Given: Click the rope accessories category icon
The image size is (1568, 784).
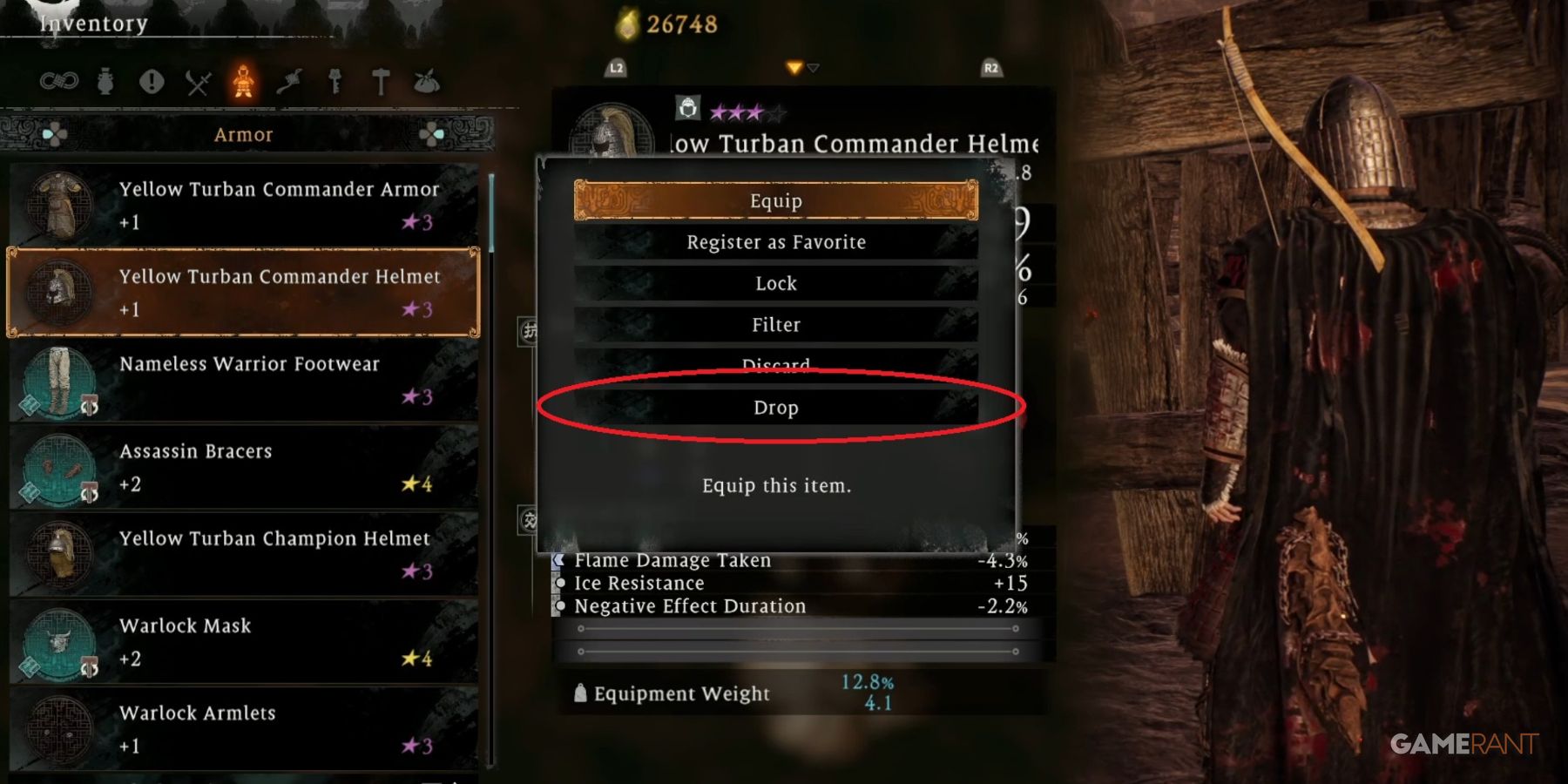Looking at the screenshot, I should pyautogui.click(x=59, y=80).
